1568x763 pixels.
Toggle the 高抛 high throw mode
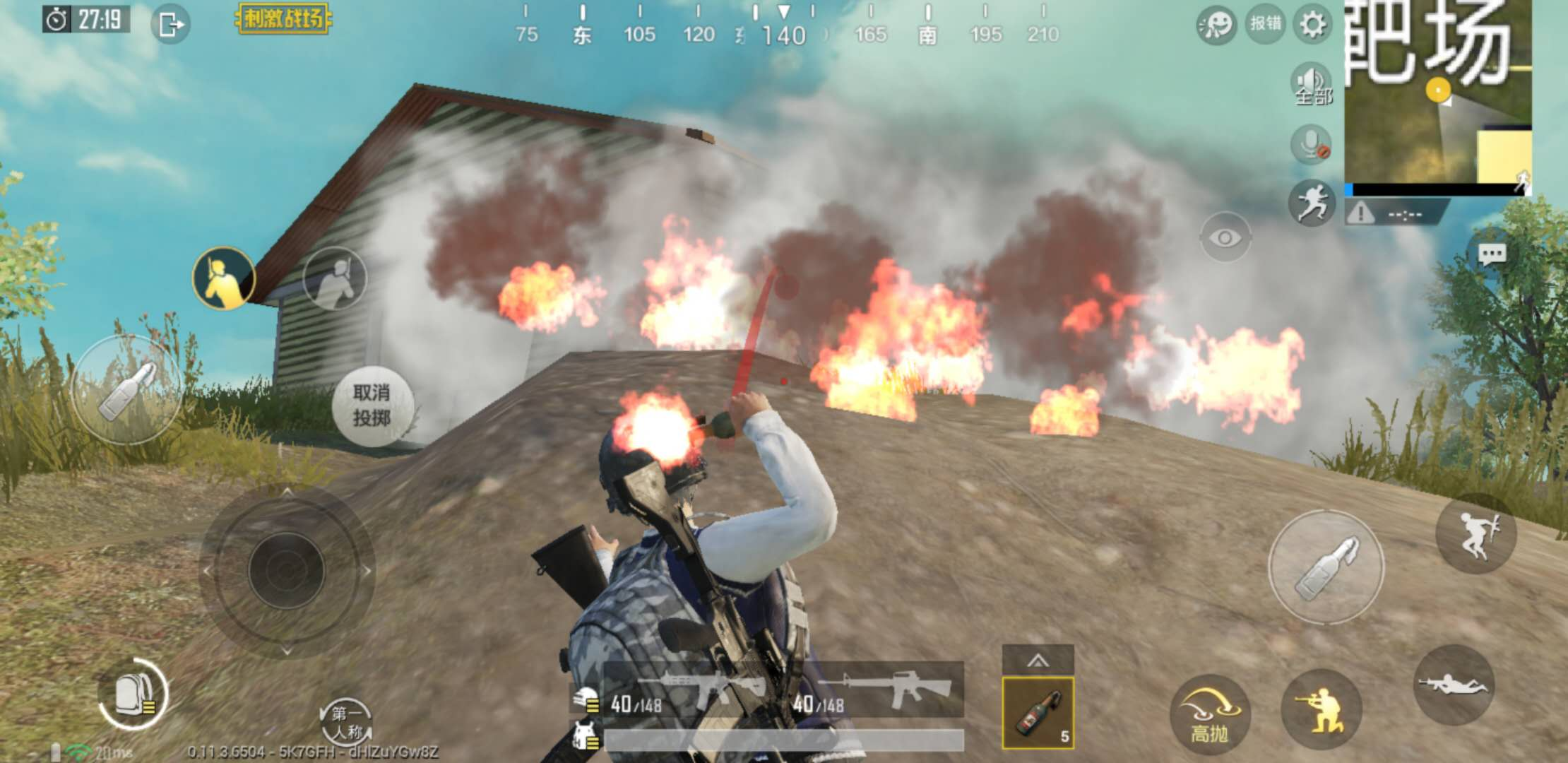[1209, 712]
